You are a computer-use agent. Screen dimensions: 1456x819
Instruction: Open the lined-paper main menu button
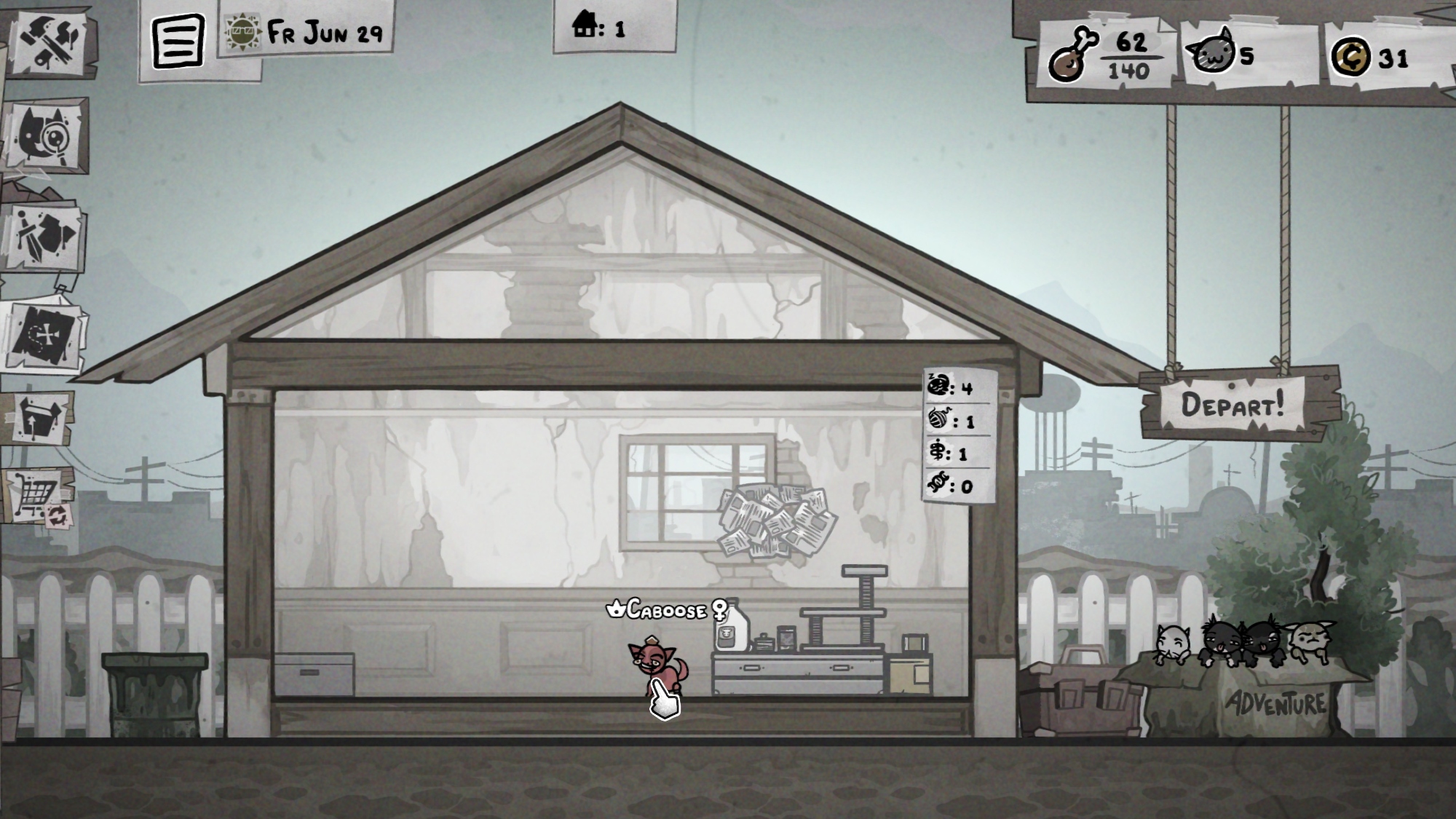(x=177, y=40)
